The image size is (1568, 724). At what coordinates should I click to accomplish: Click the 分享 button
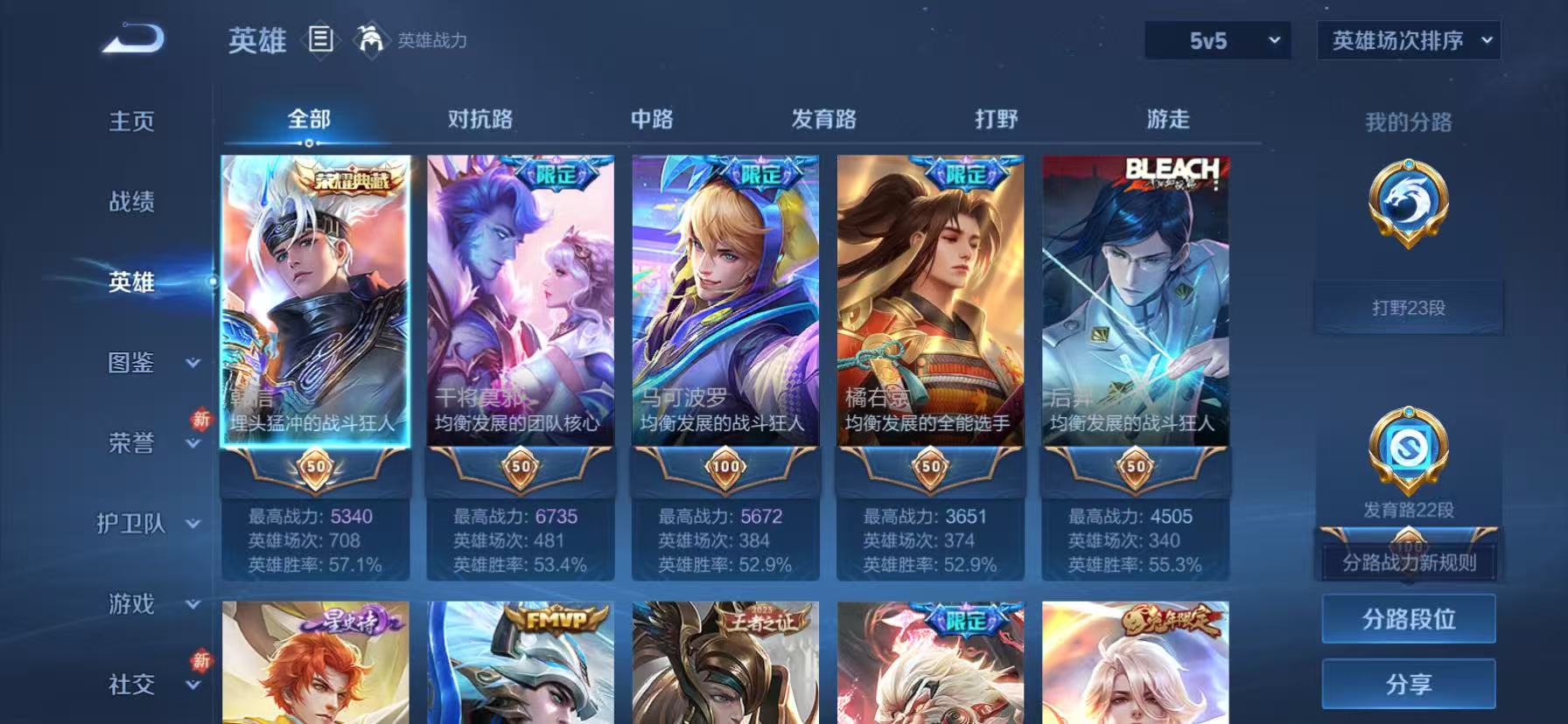tap(1408, 683)
